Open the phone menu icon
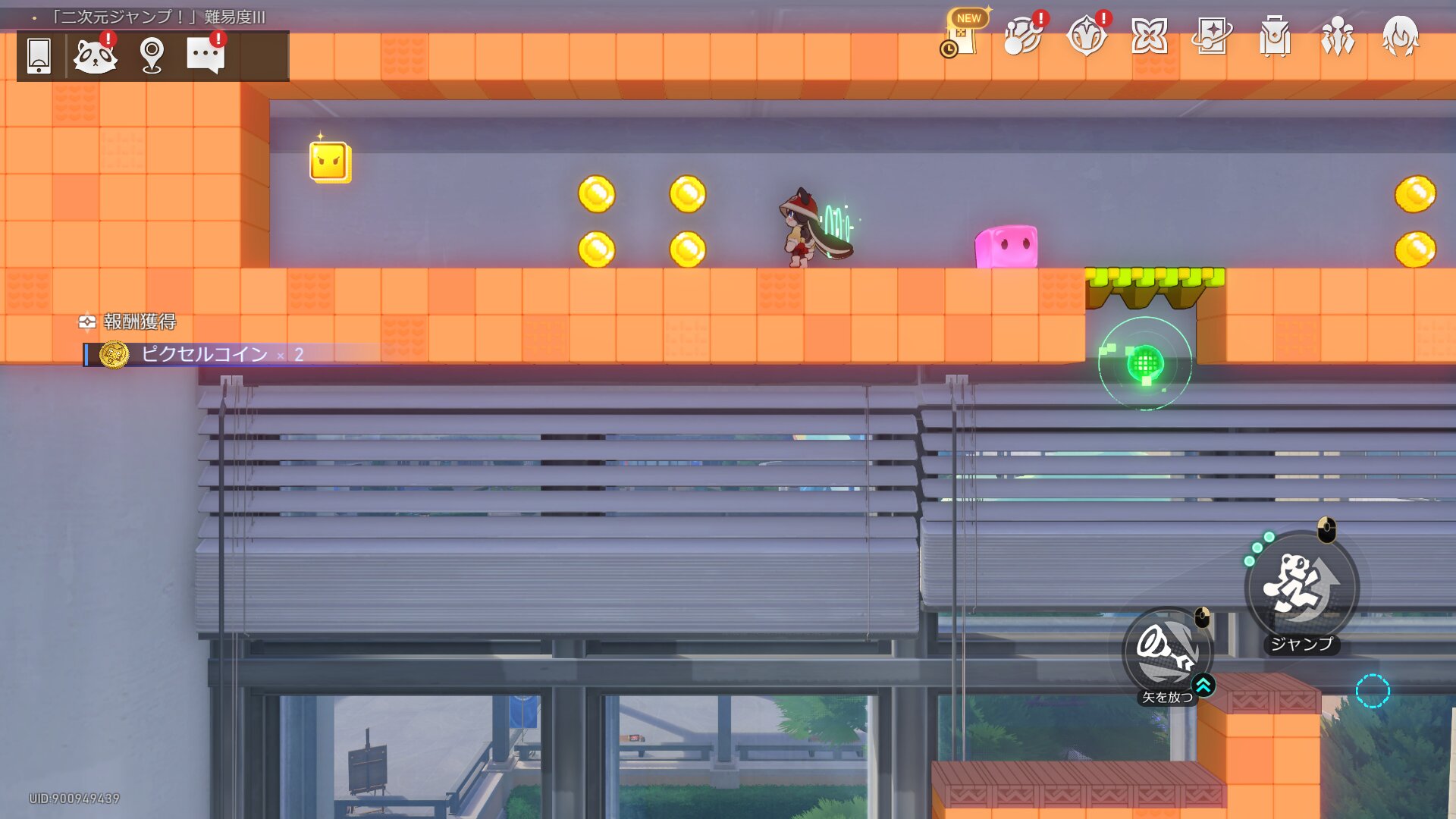Viewport: 1456px width, 819px height. pos(39,55)
